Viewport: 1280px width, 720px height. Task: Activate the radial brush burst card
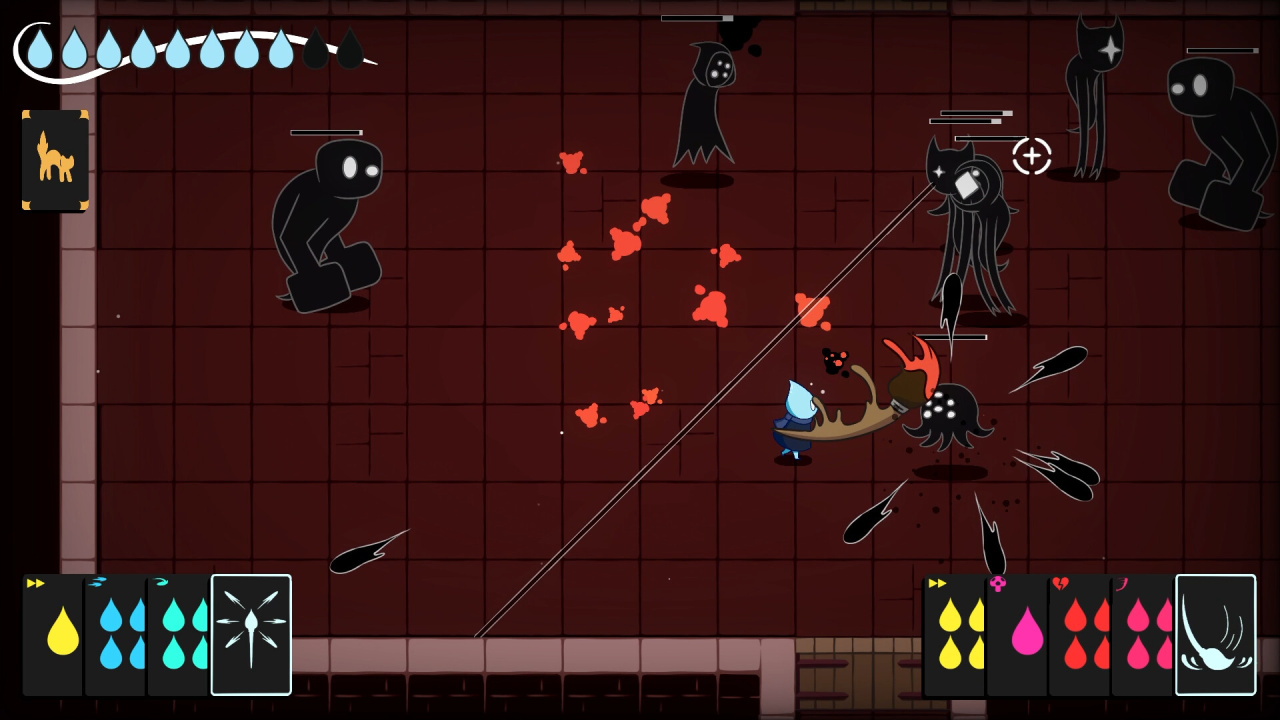click(x=251, y=634)
